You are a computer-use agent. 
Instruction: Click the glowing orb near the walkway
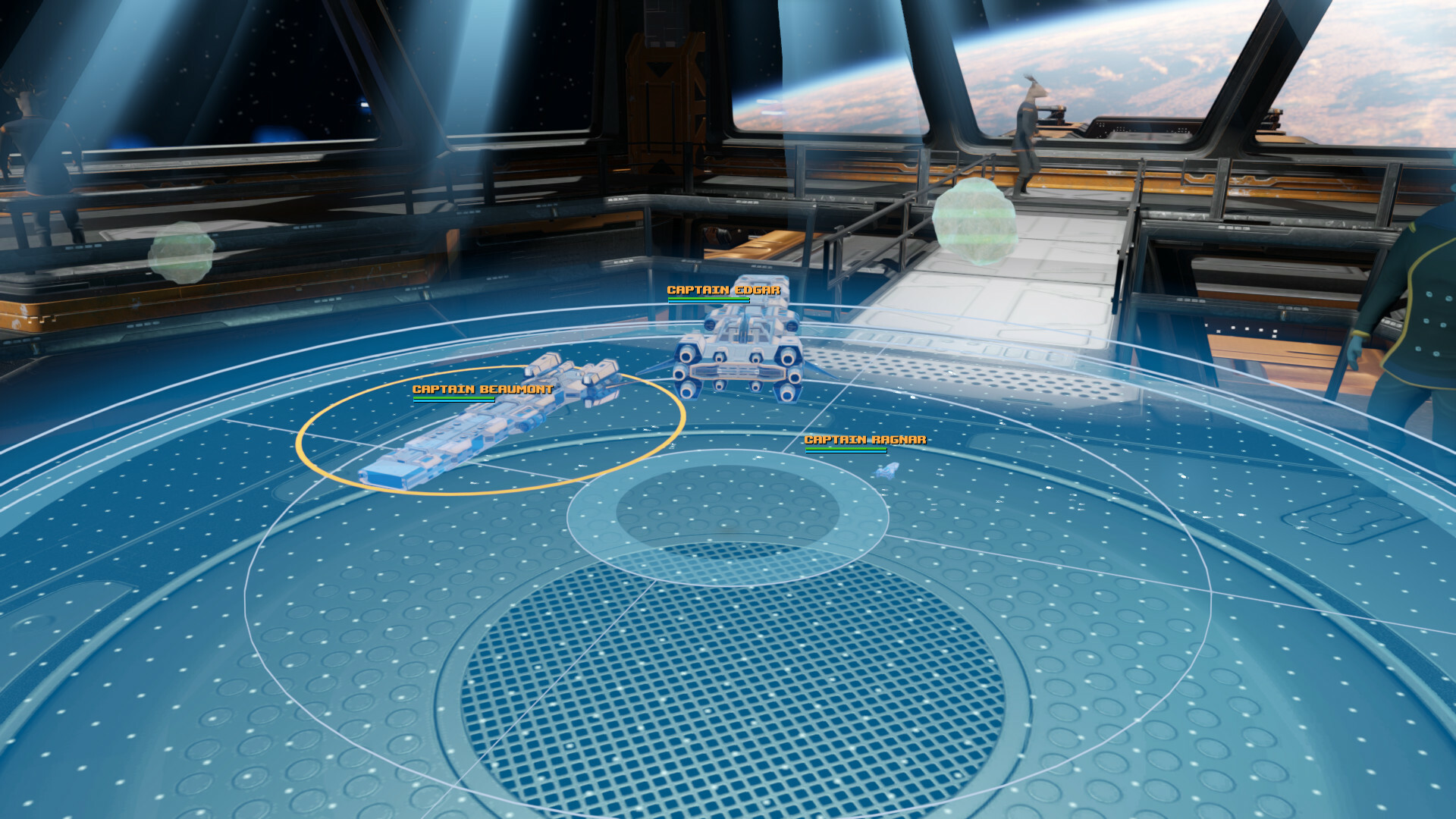coord(974,220)
